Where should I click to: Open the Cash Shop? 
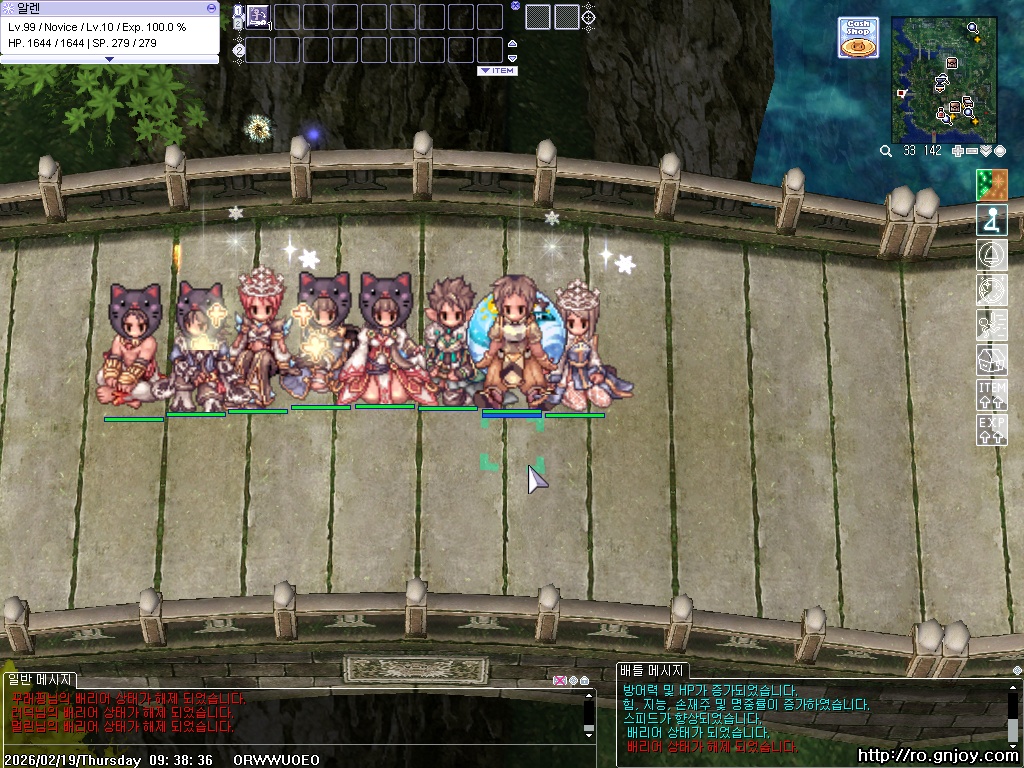(858, 38)
